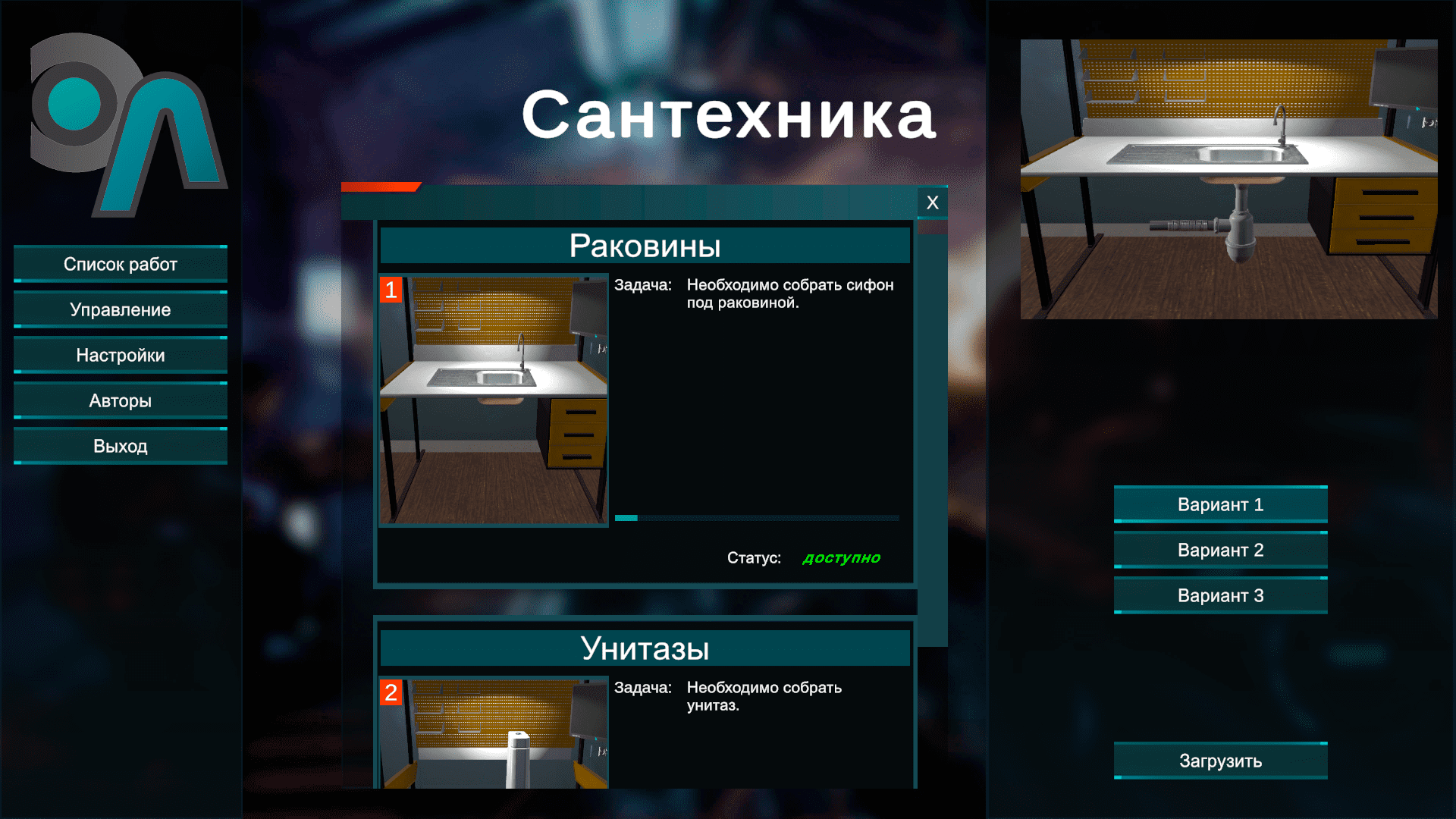This screenshot has height=819, width=1456.
Task: Select "Вариант 3"
Action: click(x=1219, y=595)
